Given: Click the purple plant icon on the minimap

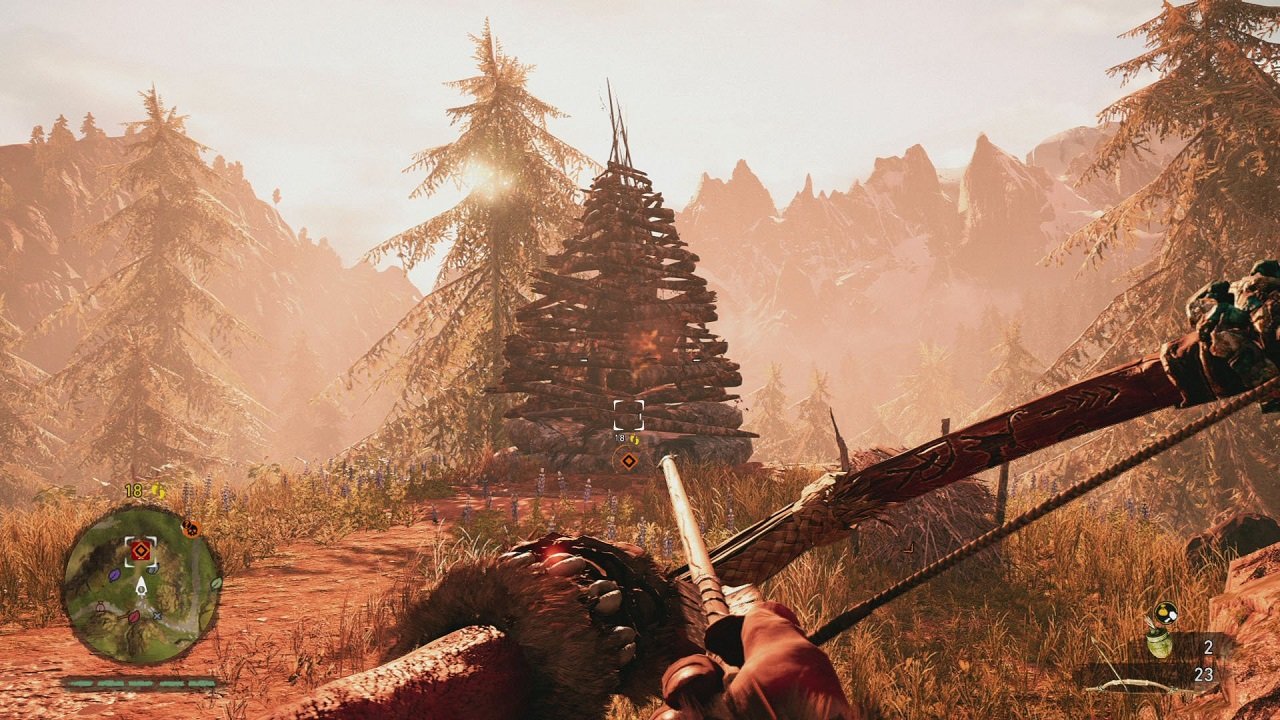Looking at the screenshot, I should click(115, 575).
